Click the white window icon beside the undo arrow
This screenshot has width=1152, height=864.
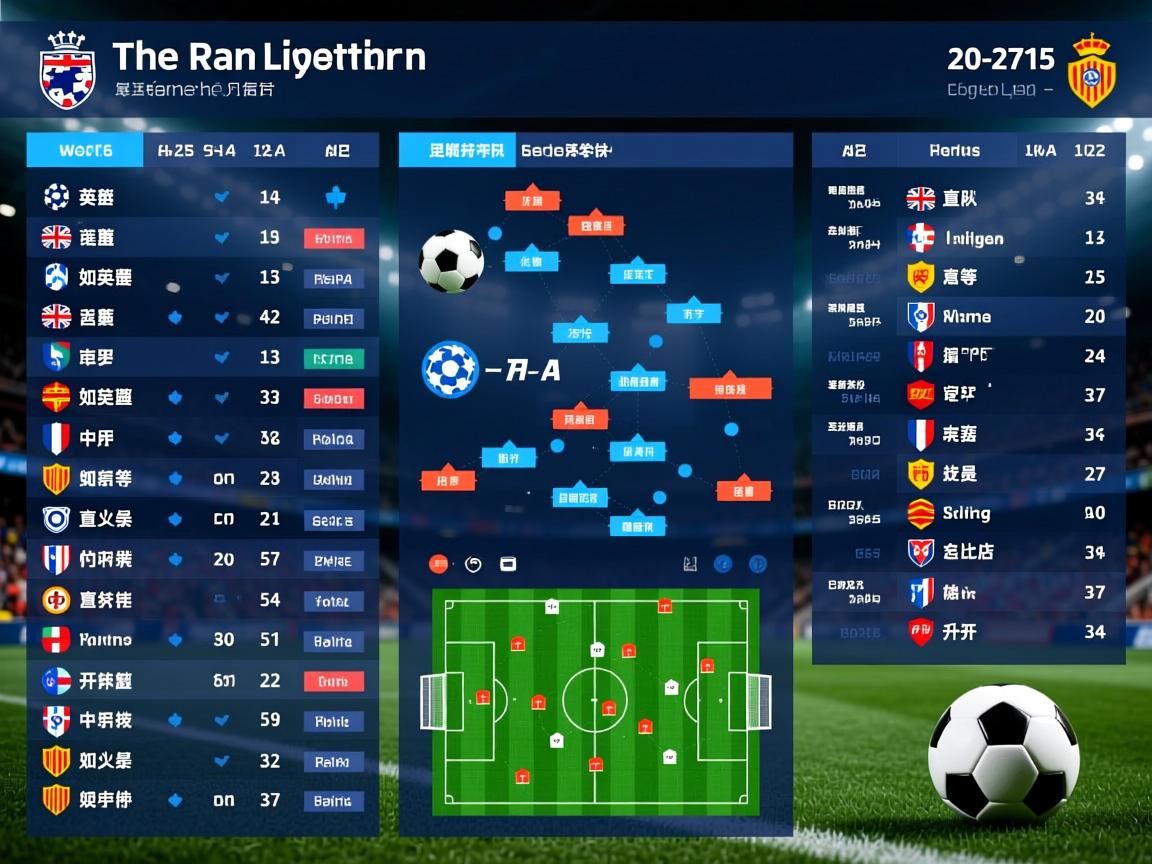coord(508,564)
